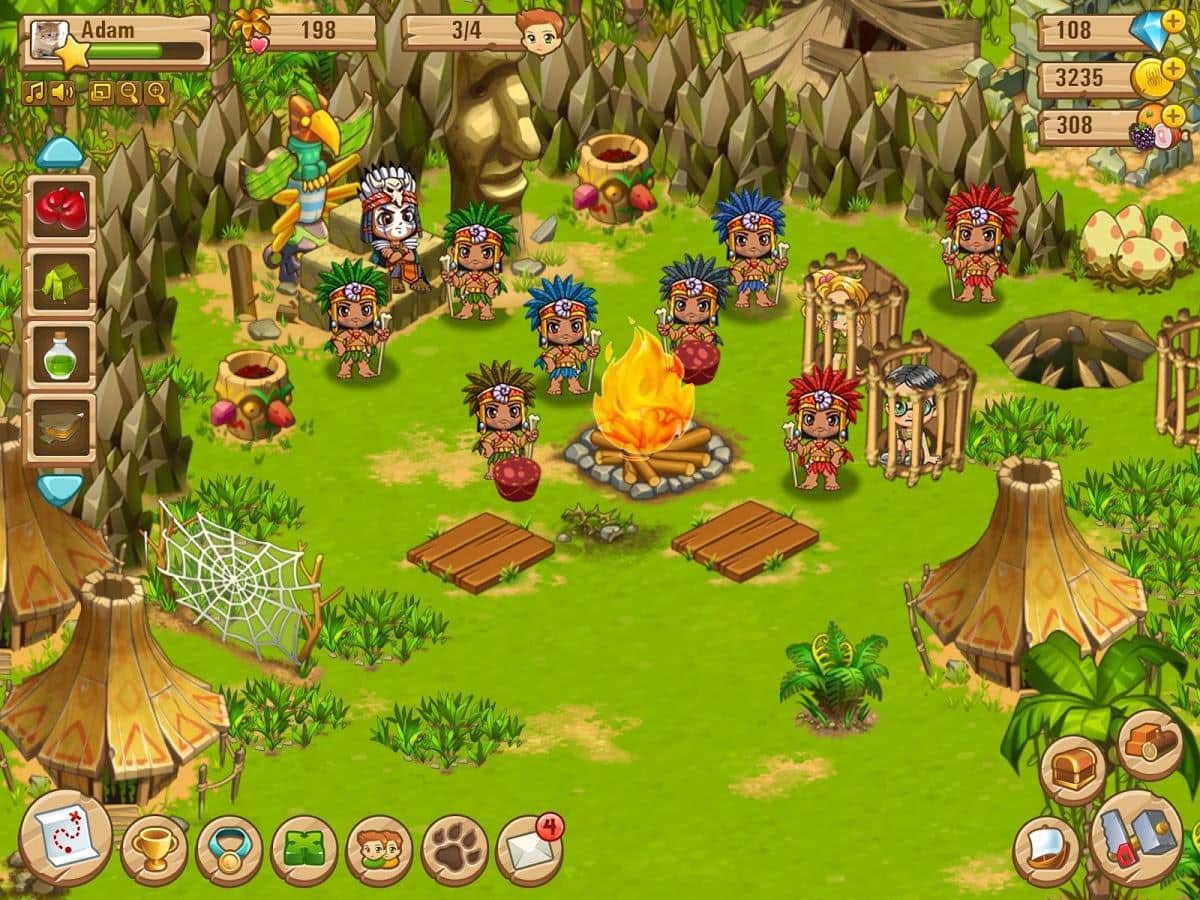Open the treasure map button

point(66,838)
